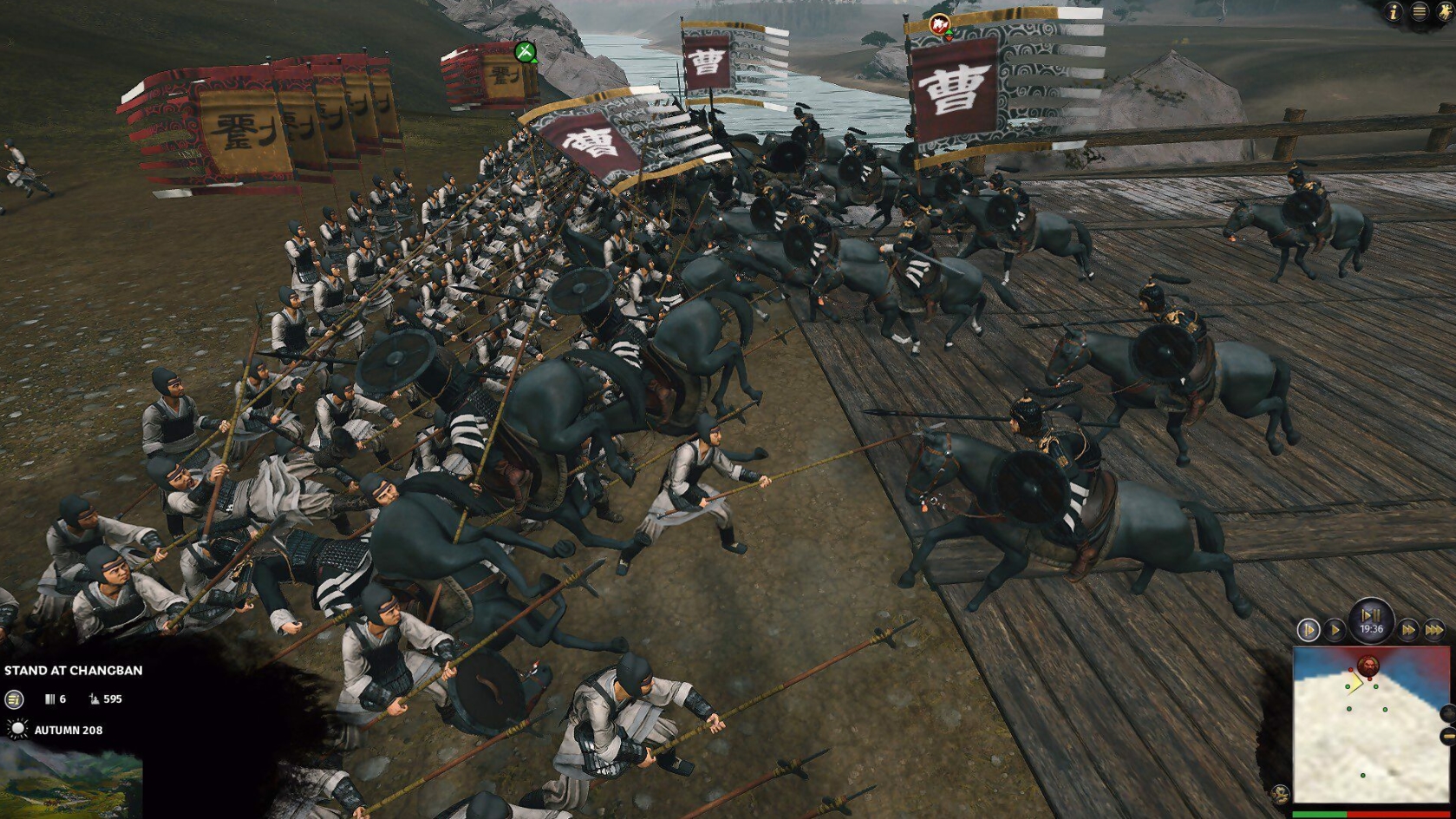Click the green ability marker near the banners
1456x819 pixels.
[526, 53]
